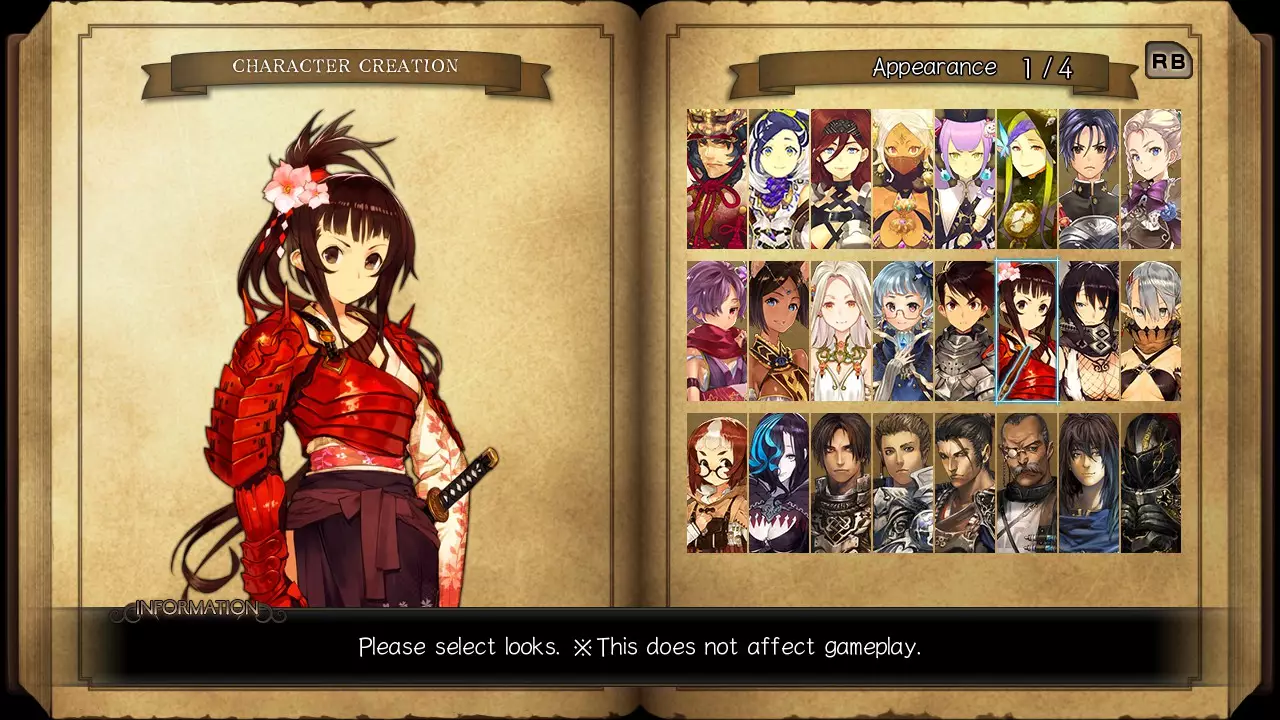Viewport: 1280px width, 720px height.
Task: Click the INFORMATION label above the message bar
Action: [x=196, y=607]
